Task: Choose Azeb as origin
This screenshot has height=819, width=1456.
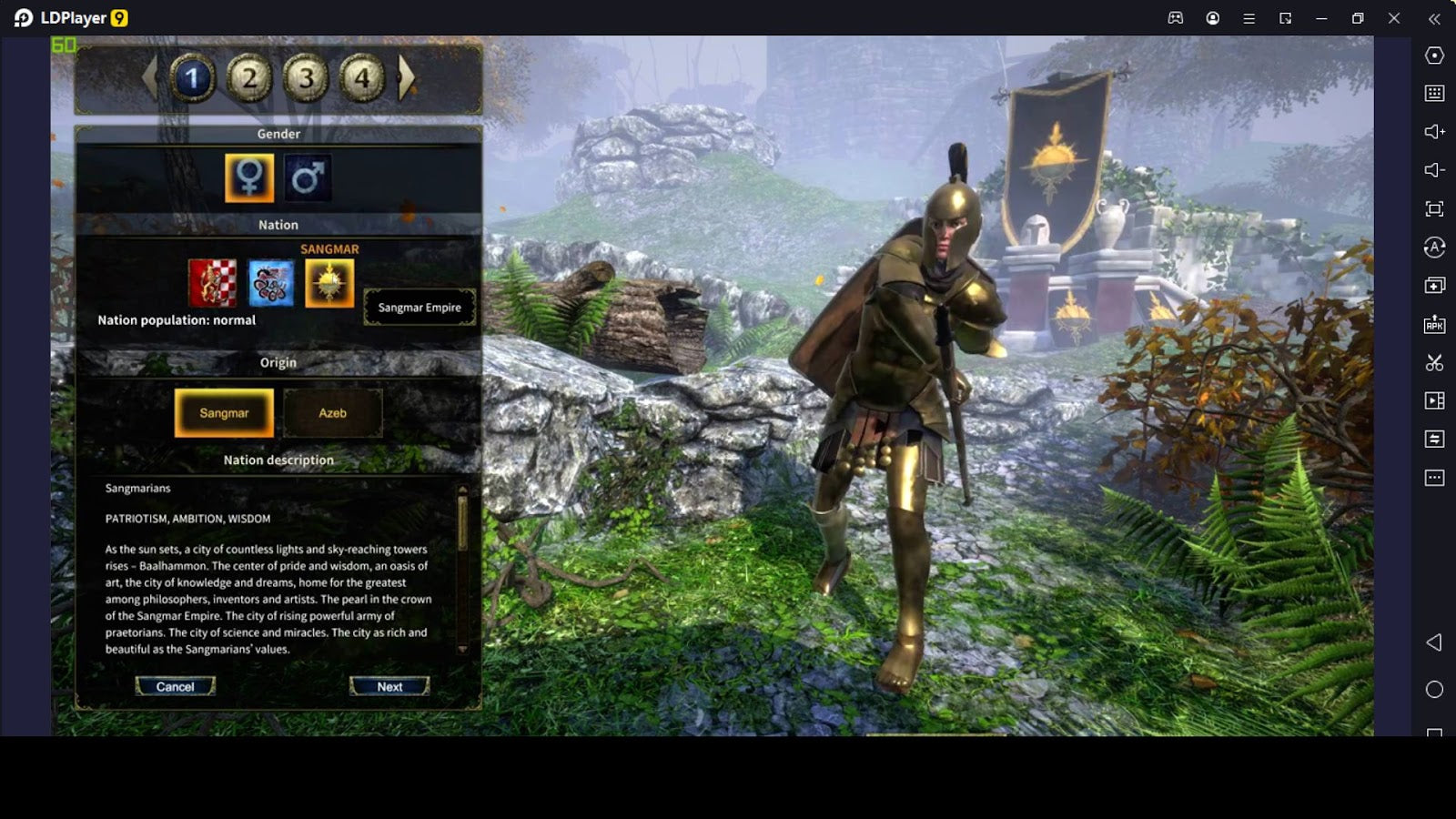Action: point(332,413)
